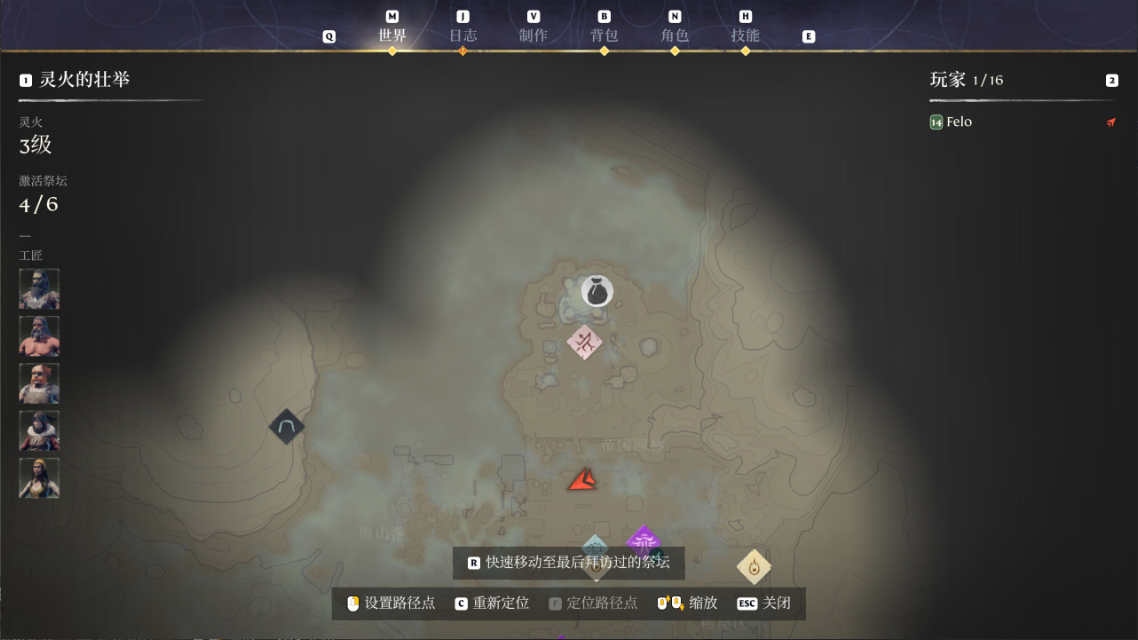The image size is (1138, 640).
Task: Select the woman with yellow headscarf portrait
Action: tap(39, 478)
